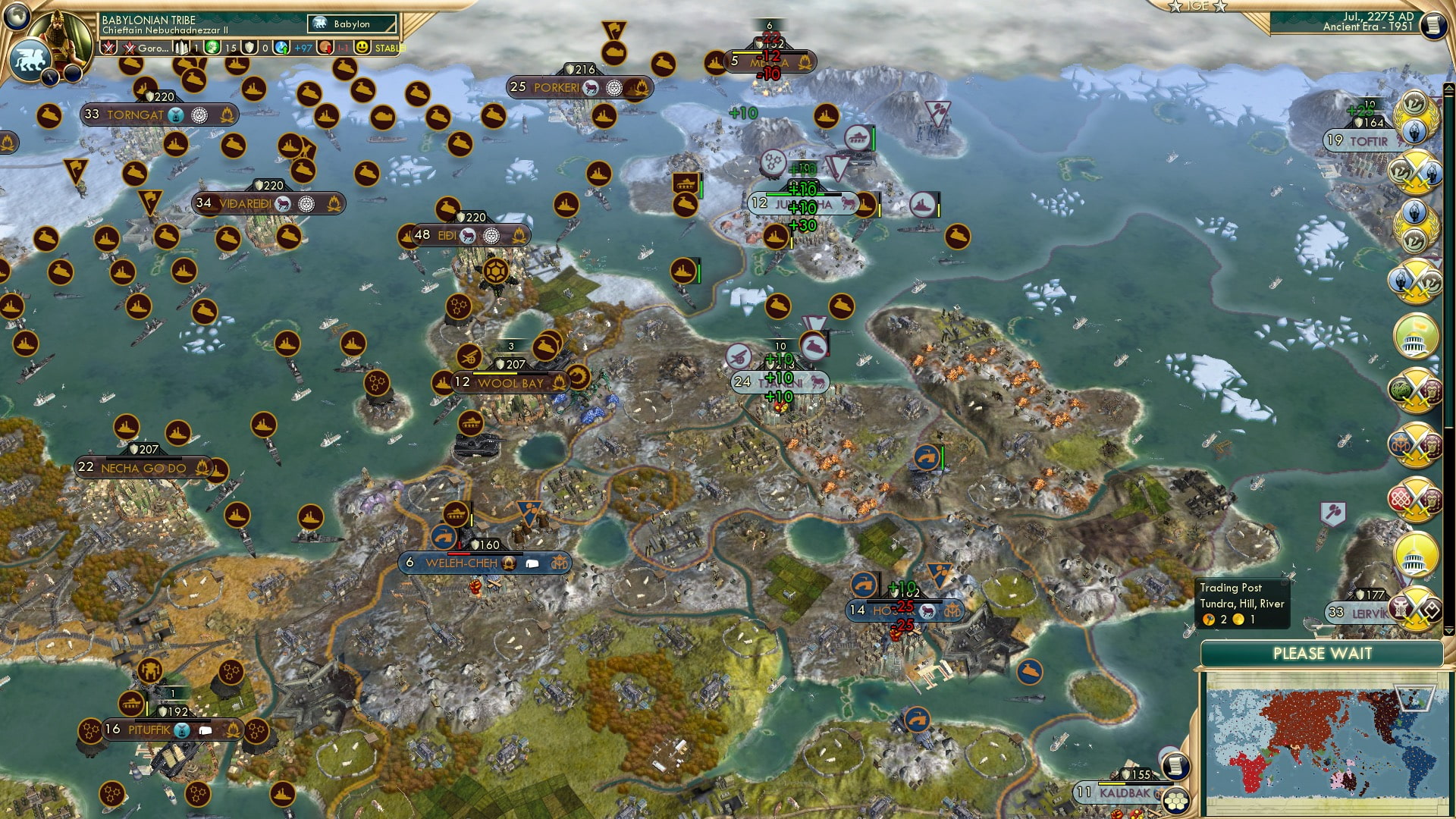The image size is (1456, 819).
Task: Click the science flask income indicator
Action: [x=281, y=48]
